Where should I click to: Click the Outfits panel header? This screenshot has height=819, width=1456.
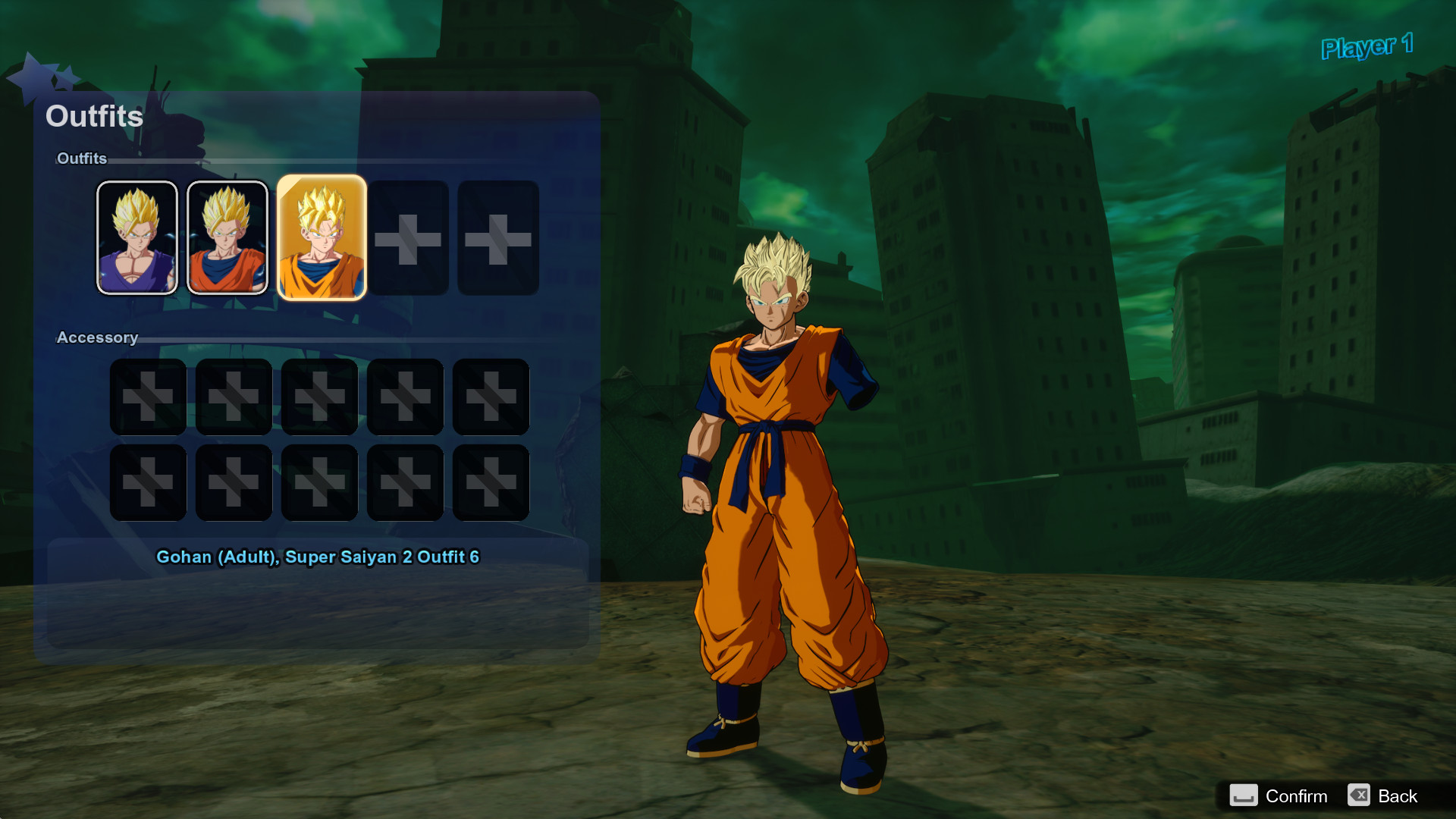(x=94, y=116)
